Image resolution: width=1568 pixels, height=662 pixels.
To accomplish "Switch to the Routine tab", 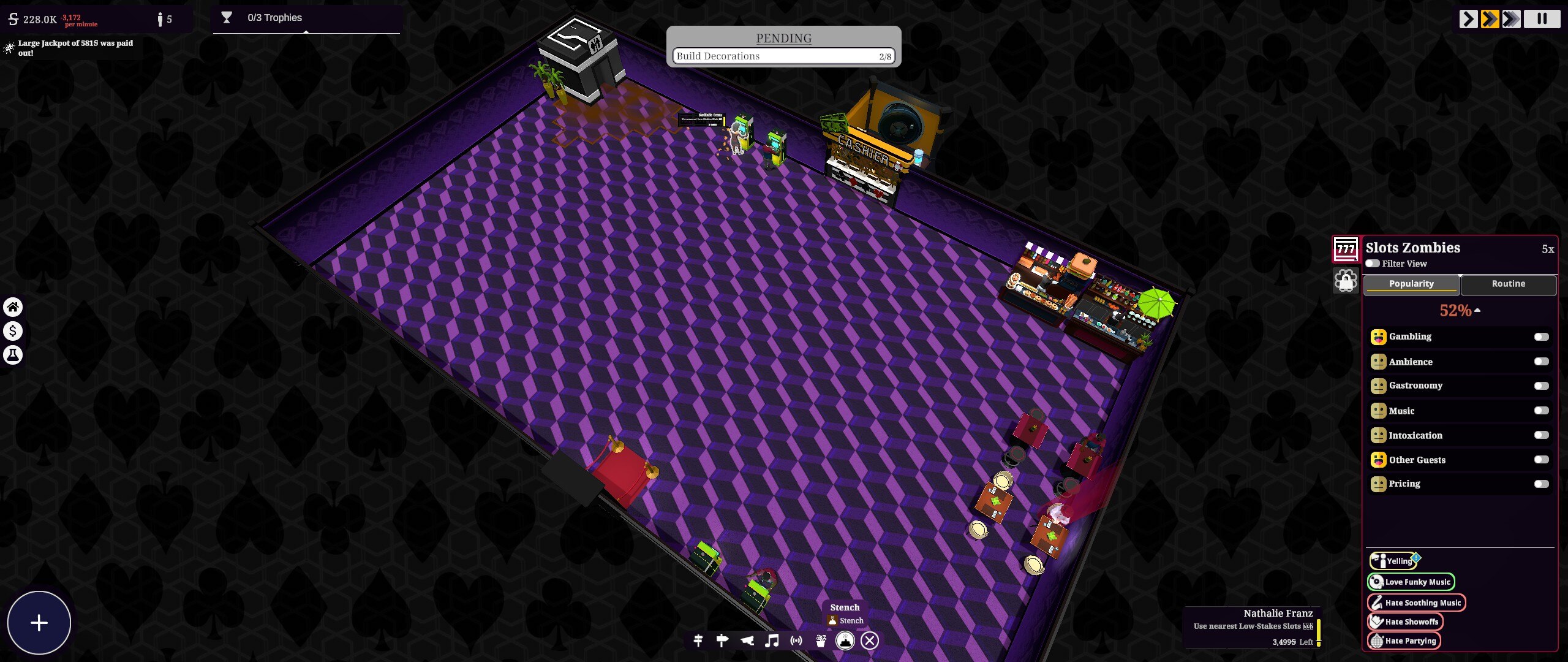I will (x=1509, y=284).
